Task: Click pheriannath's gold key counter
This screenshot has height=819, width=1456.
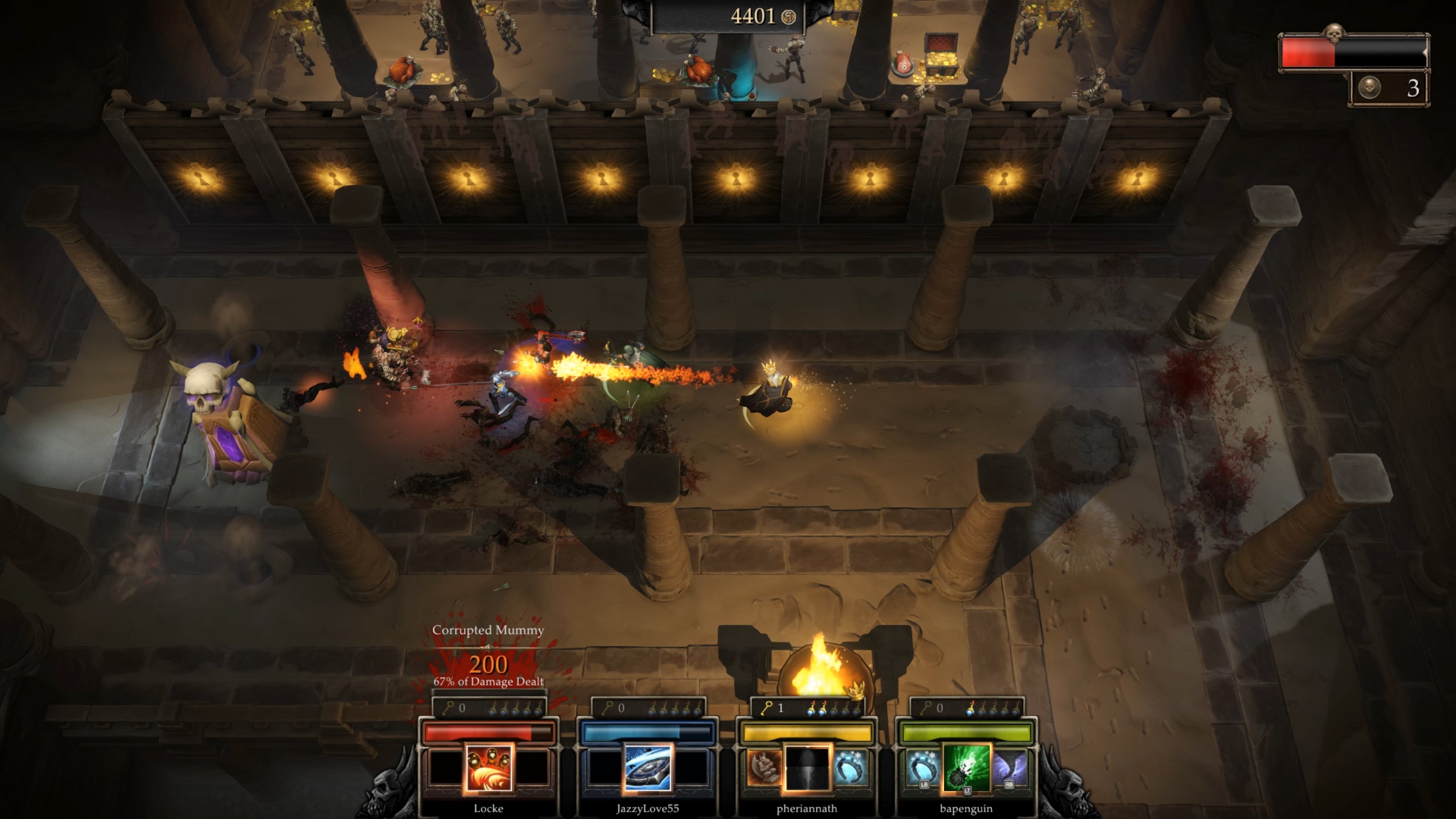Action: pos(773,708)
